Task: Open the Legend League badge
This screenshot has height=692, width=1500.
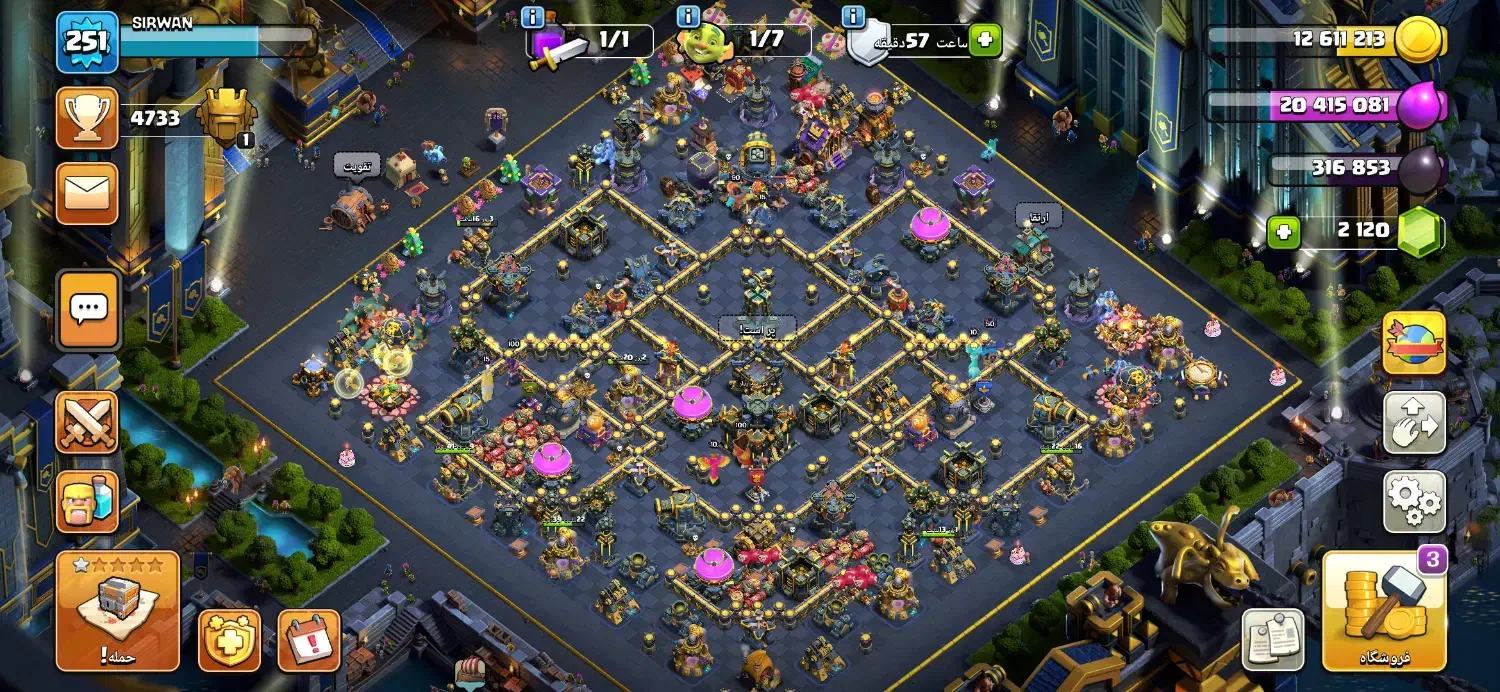Action: 227,117
